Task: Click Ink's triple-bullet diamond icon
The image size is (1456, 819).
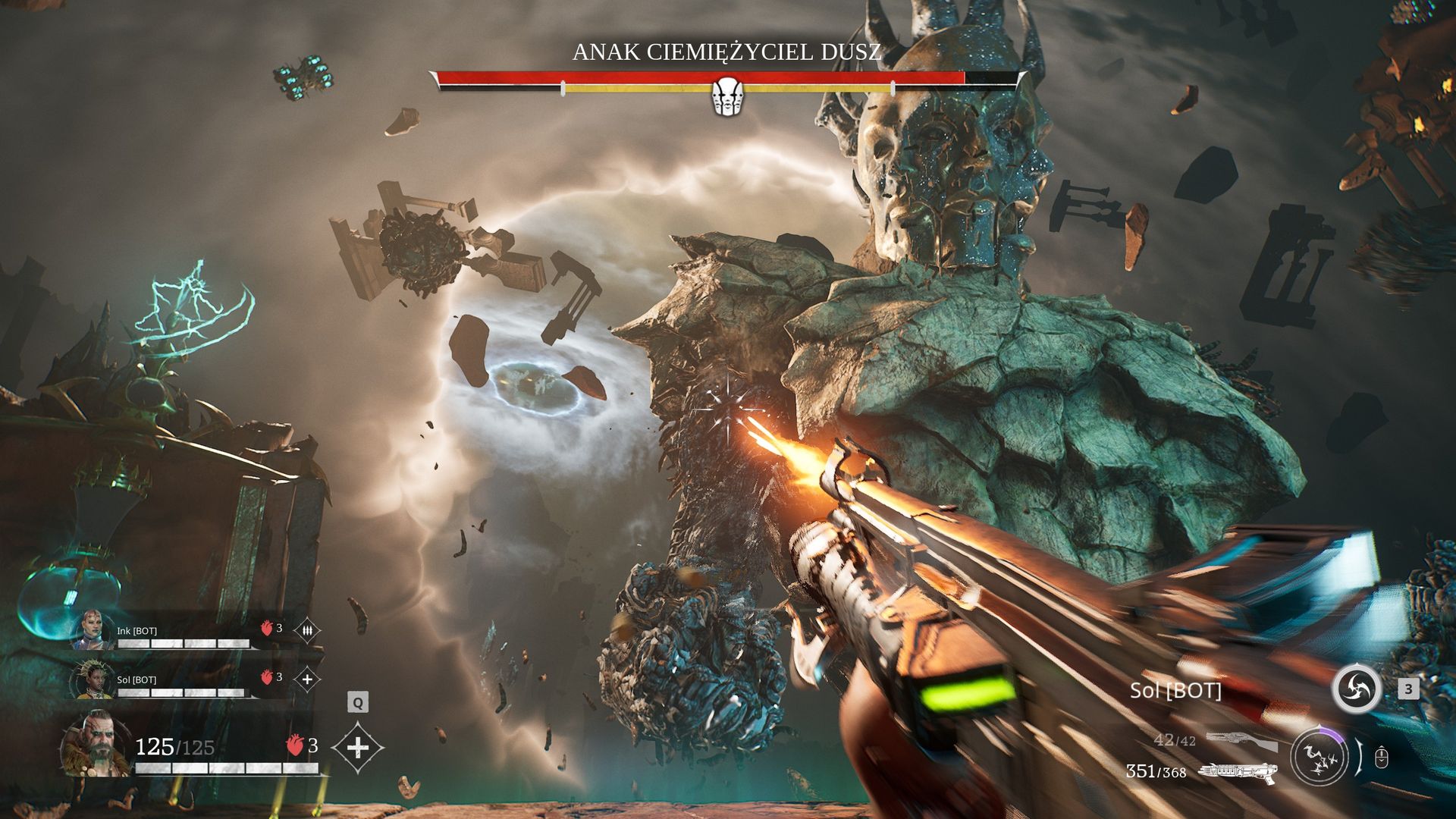Action: 307,630
